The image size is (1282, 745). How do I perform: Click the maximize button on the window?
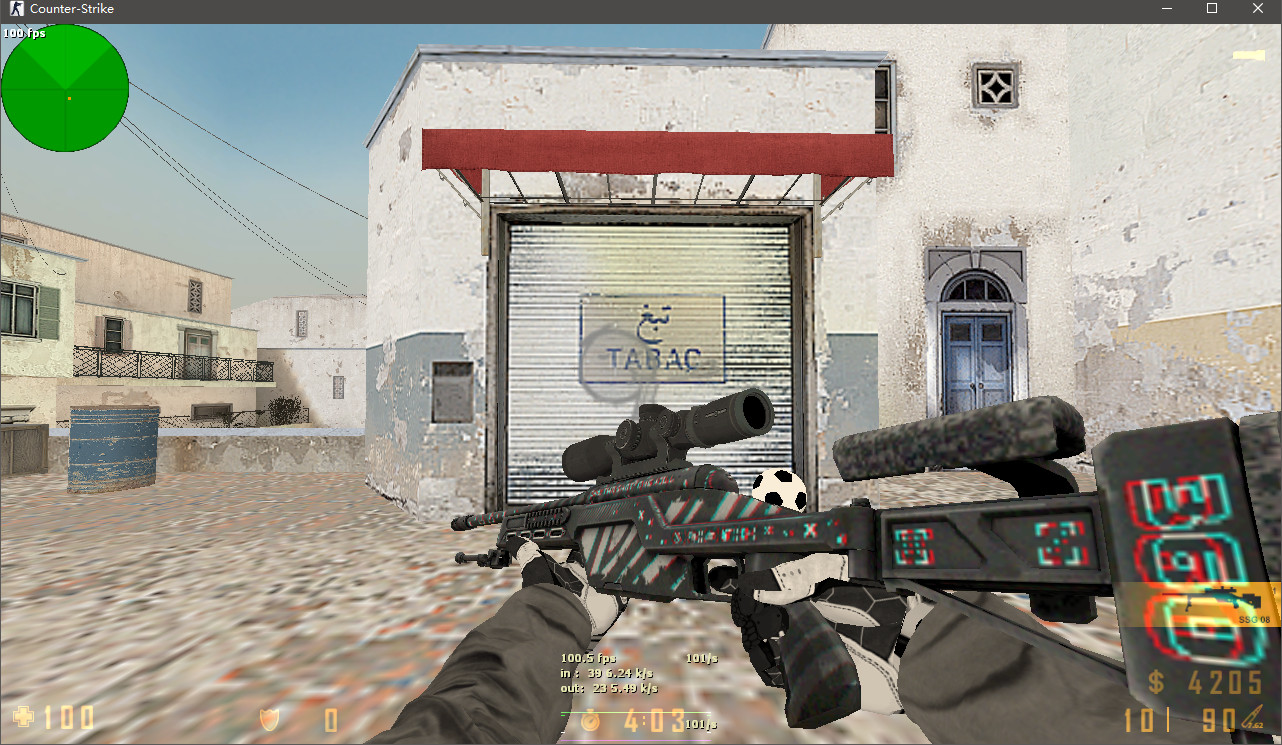click(x=1211, y=9)
